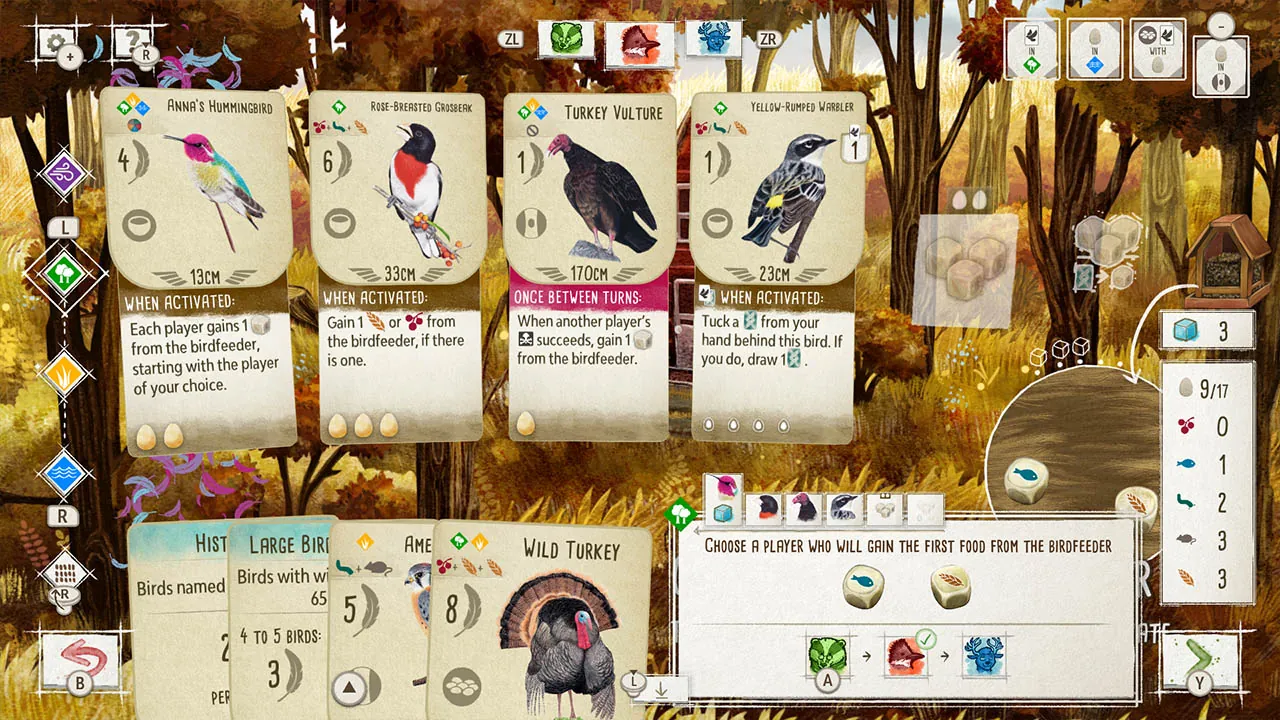The image size is (1280, 720).
Task: Select the blue deer opponent avatar
Action: [712, 40]
